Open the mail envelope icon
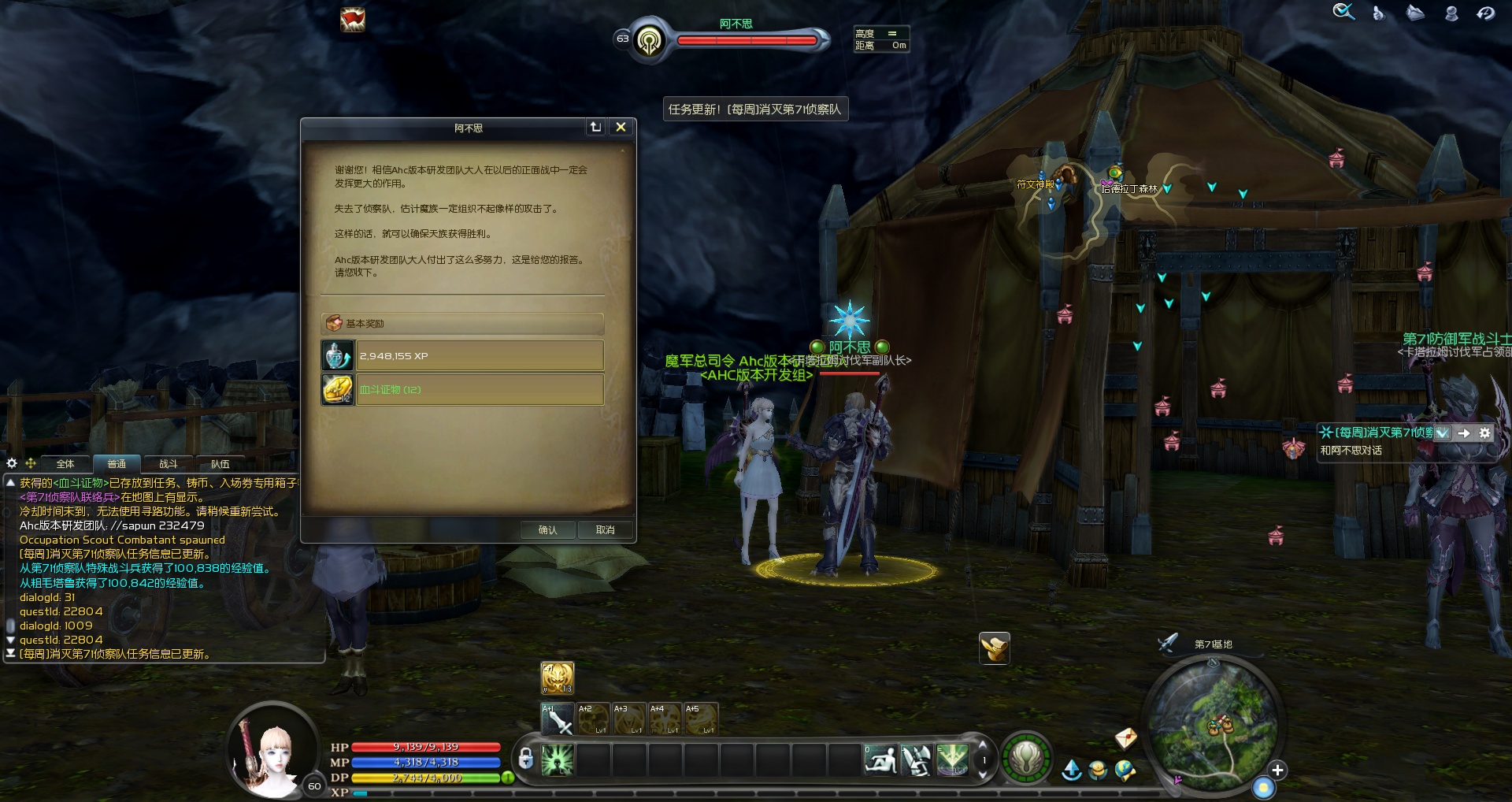1512x802 pixels. click(1126, 737)
